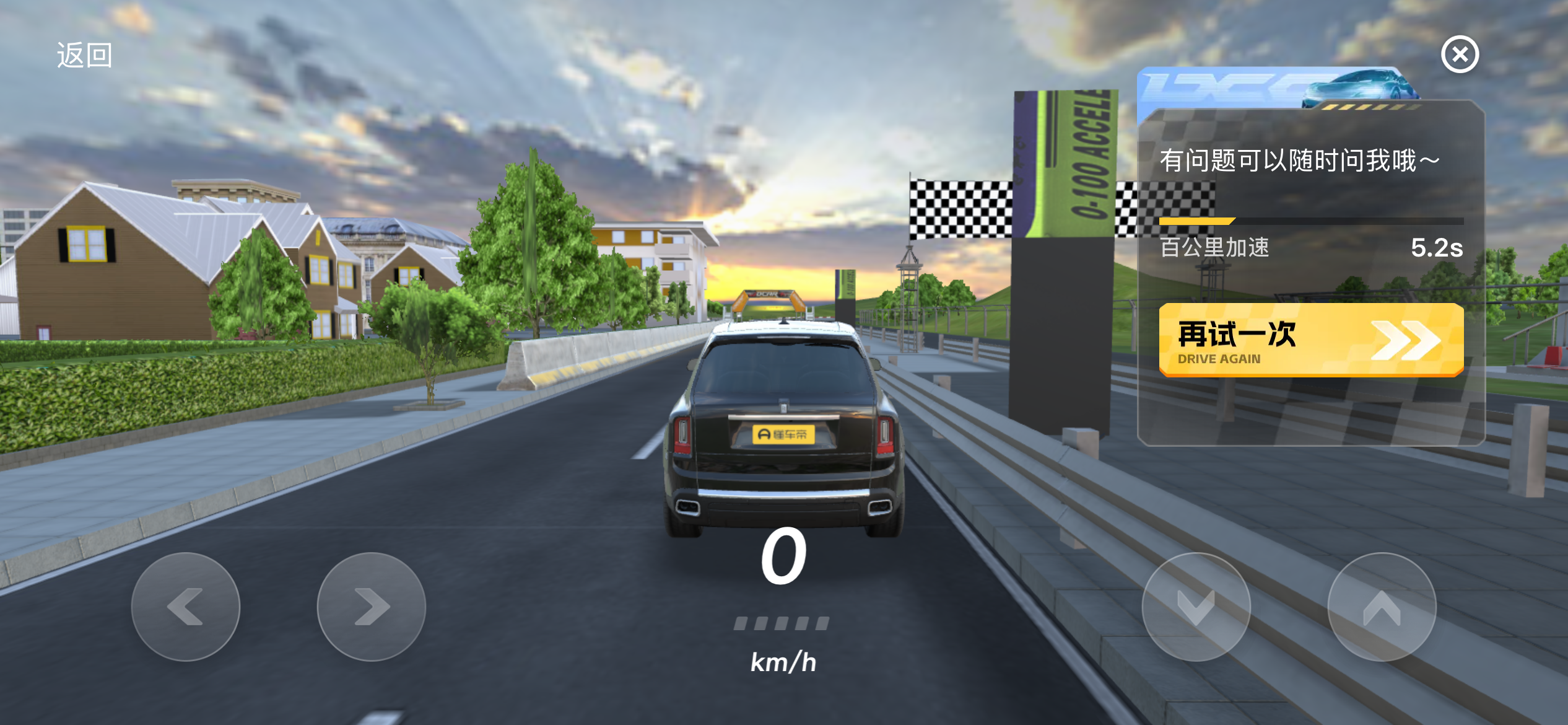Hit the up-arrow accelerate control
The height and width of the screenshot is (725, 1568).
click(1382, 606)
